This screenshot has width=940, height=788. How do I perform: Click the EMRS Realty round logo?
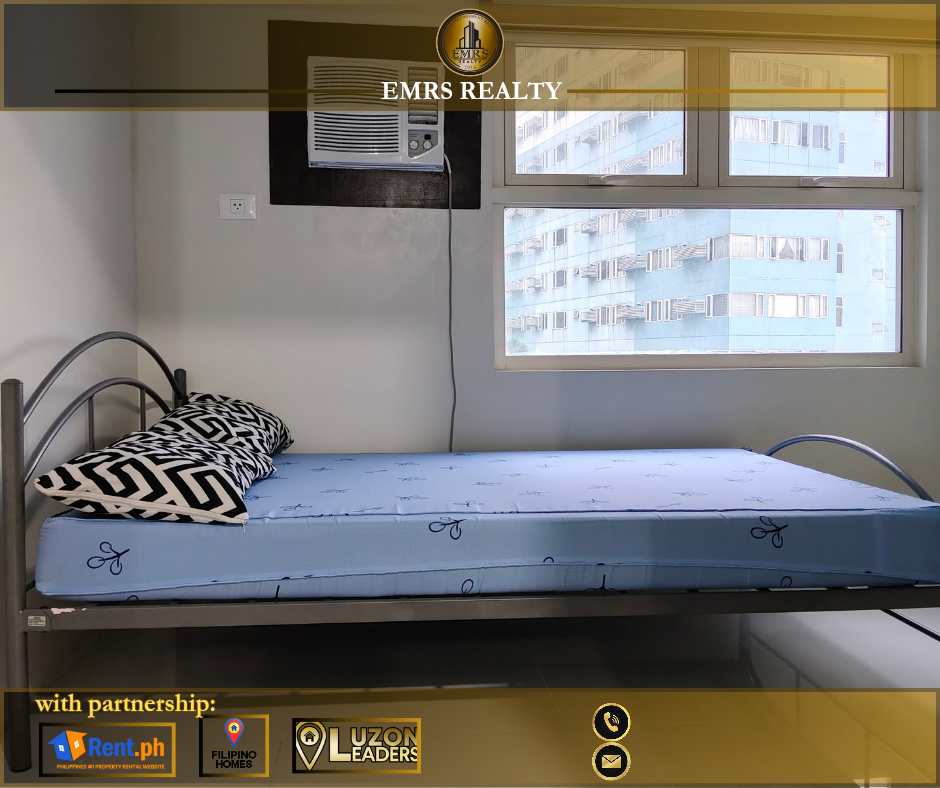click(470, 42)
